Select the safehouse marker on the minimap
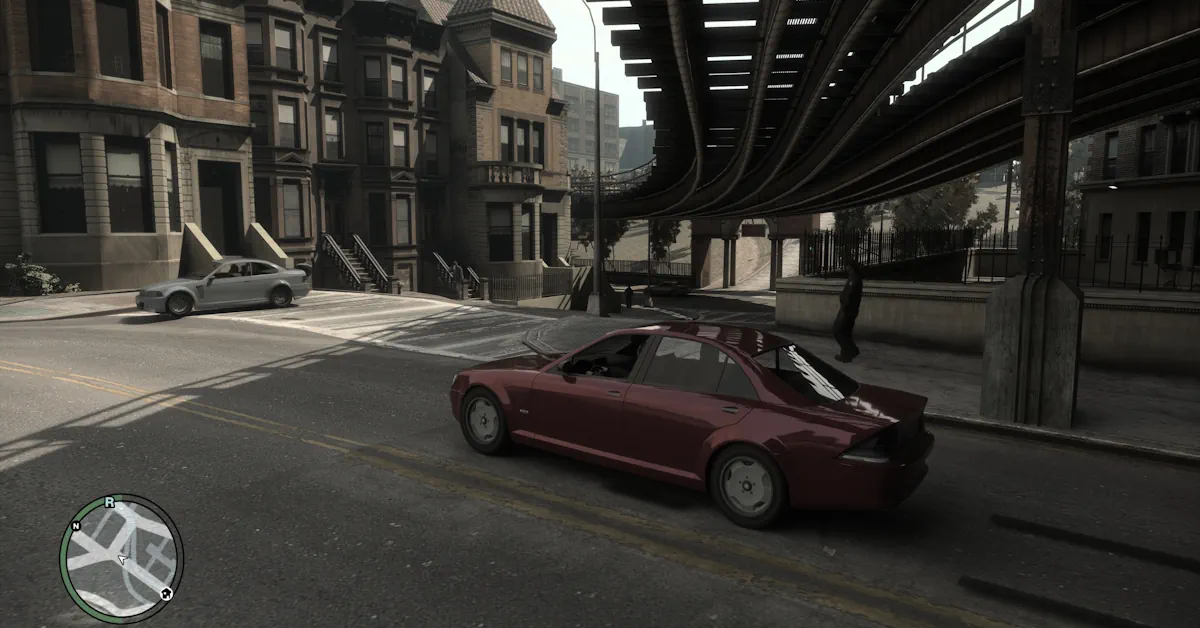This screenshot has width=1200, height=628. tap(165, 593)
